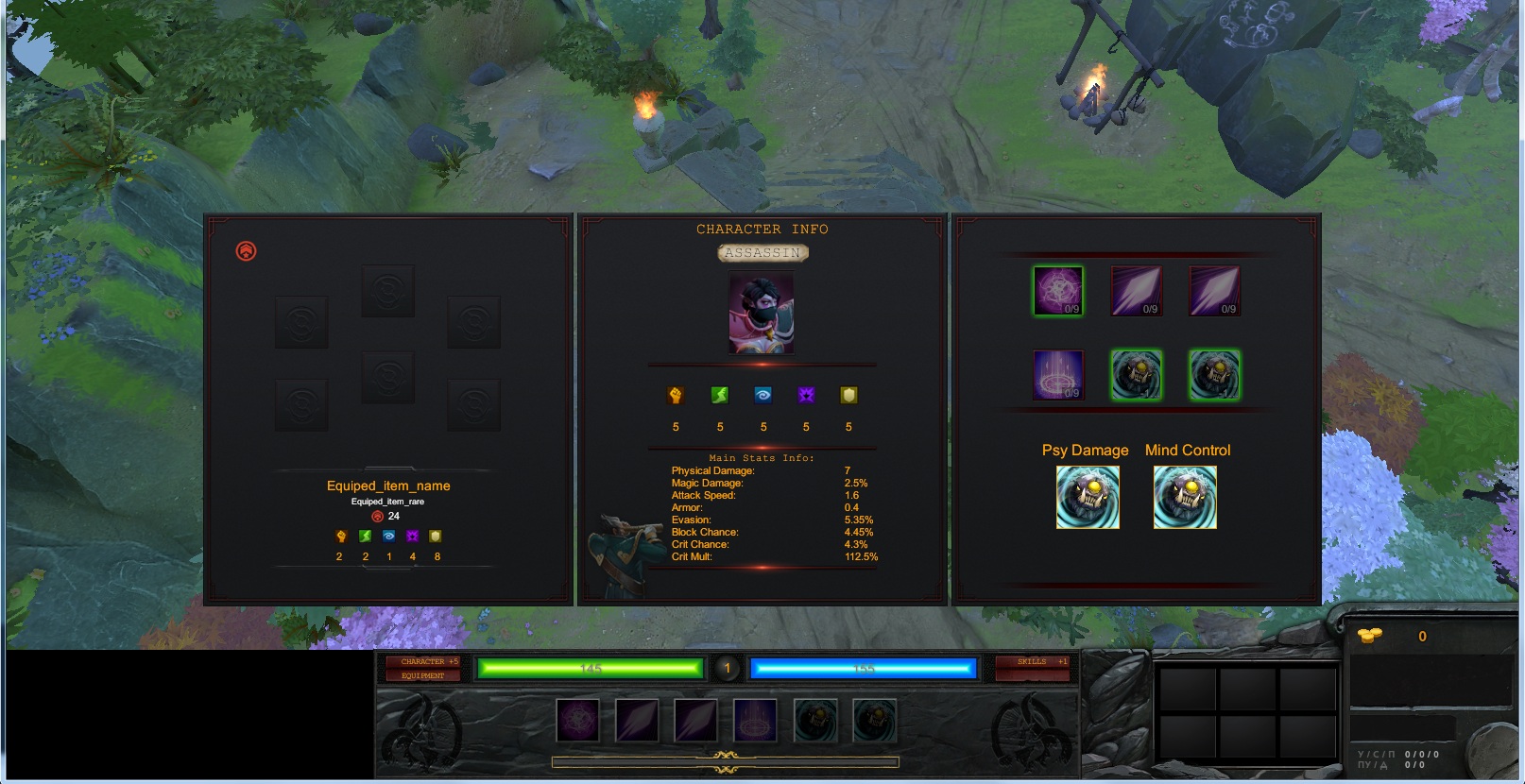Select the purple star stat icon

coord(806,396)
